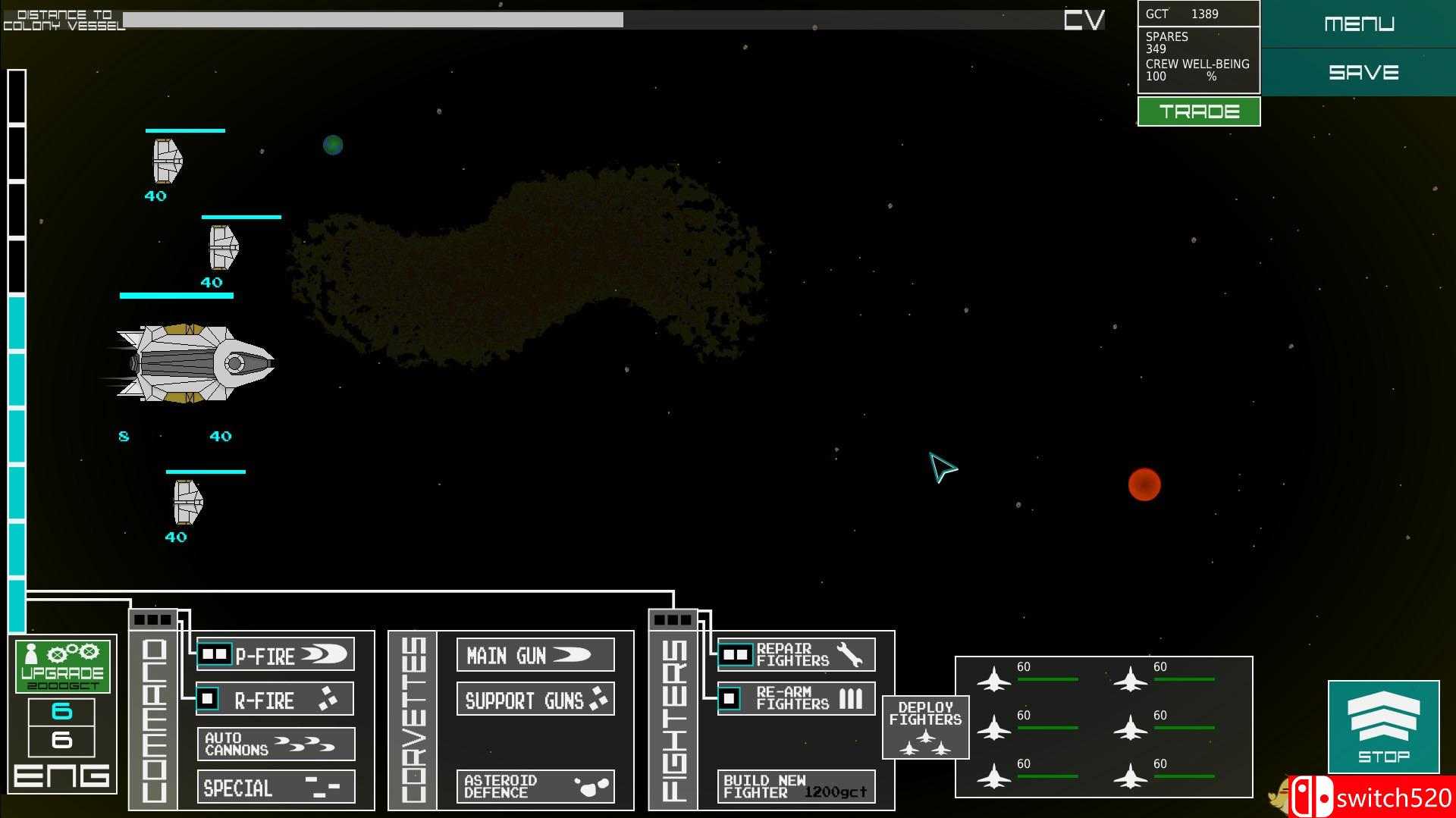Collapse the CORVETTES panel sidebar

click(413, 719)
